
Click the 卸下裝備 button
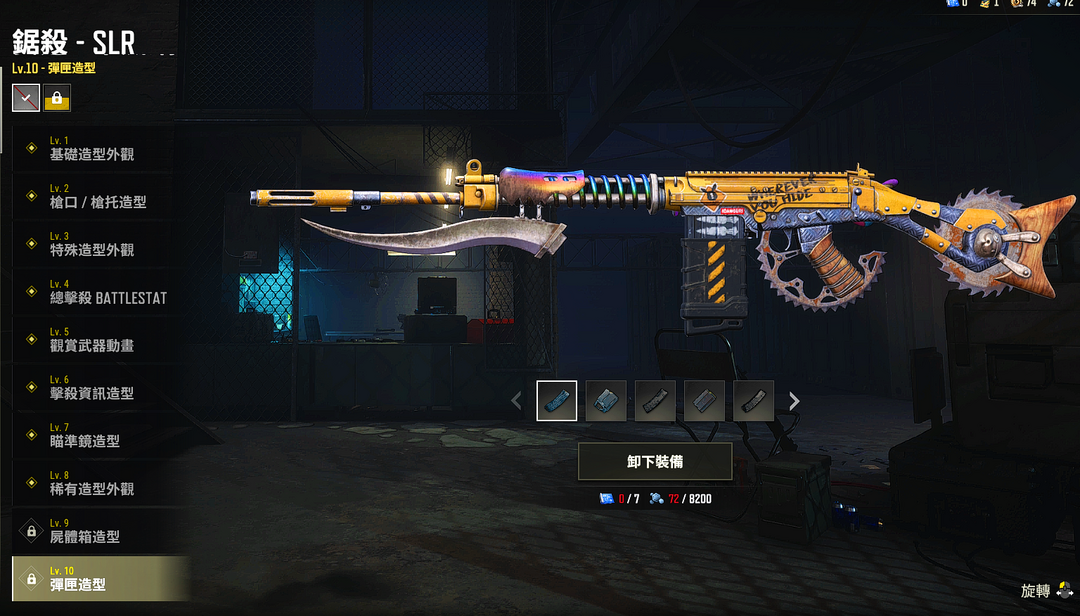click(x=655, y=462)
